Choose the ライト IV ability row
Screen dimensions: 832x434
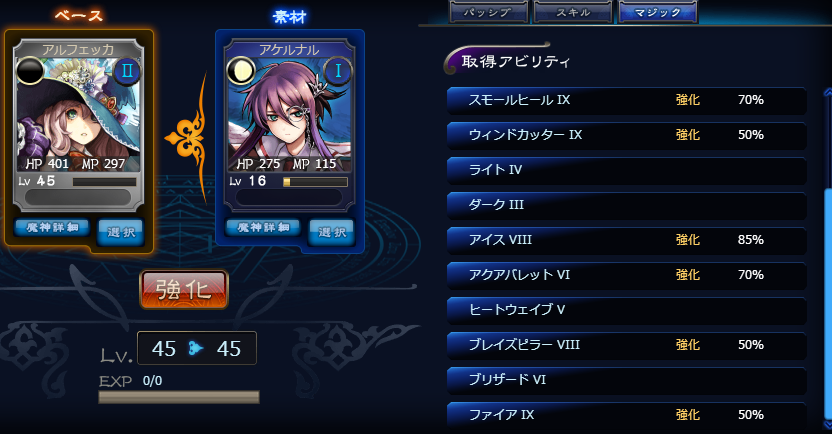[x=626, y=170]
